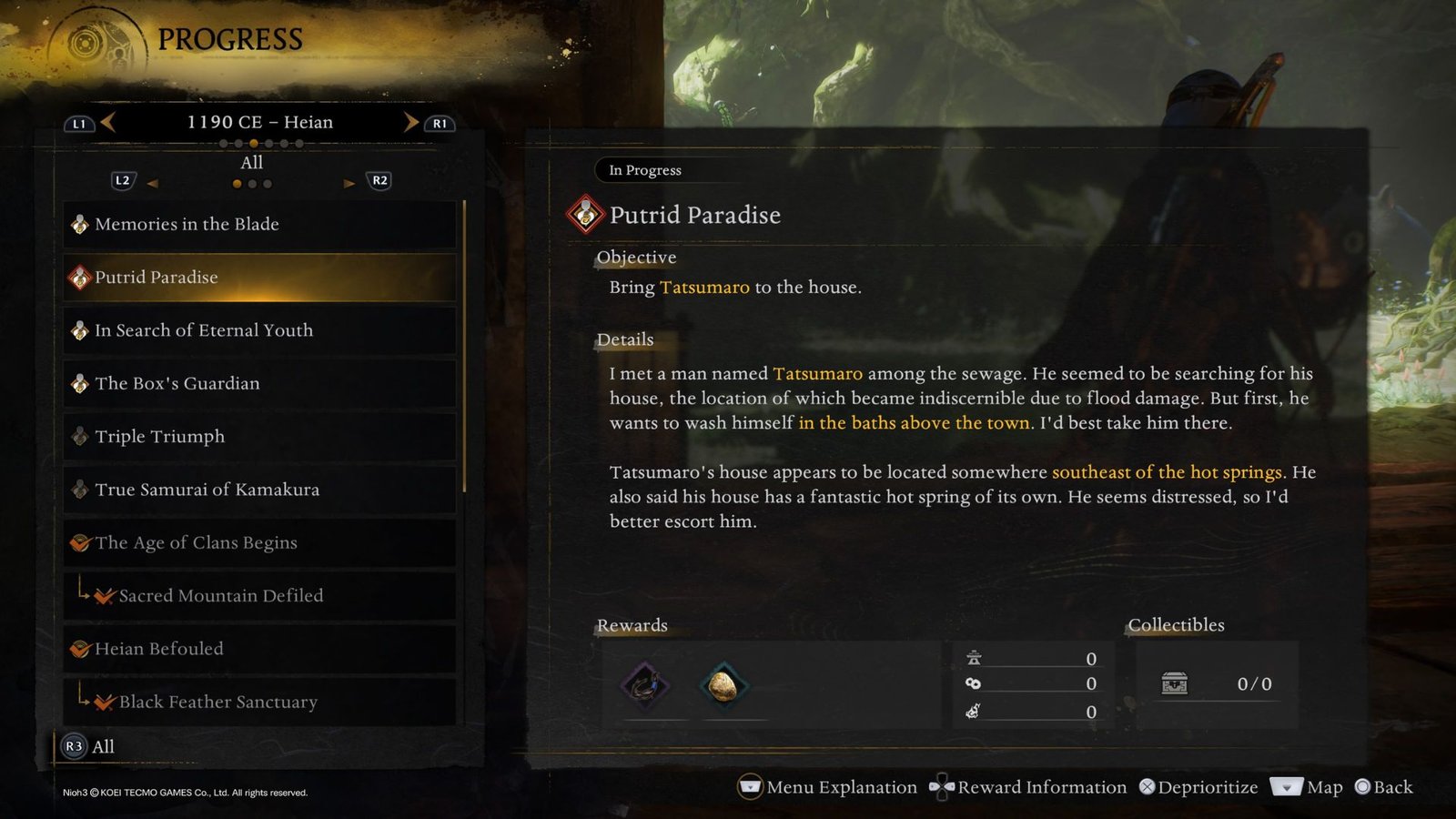Open the next quest filter with the R2 arrow
The height and width of the screenshot is (819, 1456).
coord(350,182)
